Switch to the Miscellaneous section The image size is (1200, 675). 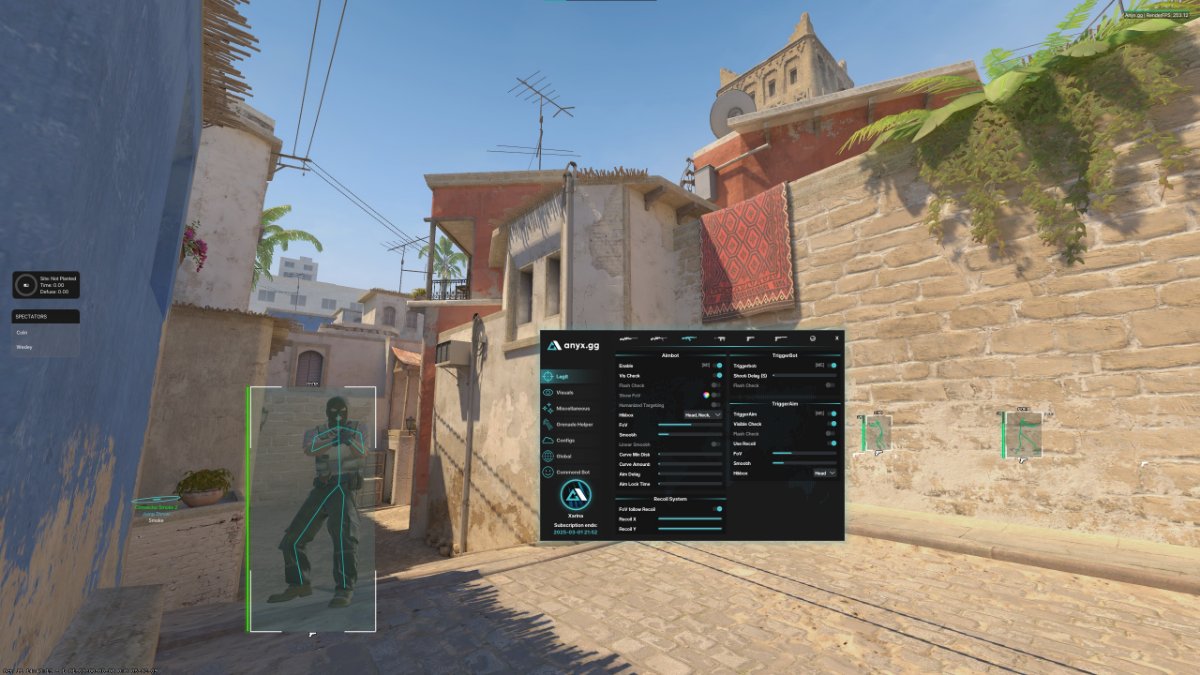(572, 408)
